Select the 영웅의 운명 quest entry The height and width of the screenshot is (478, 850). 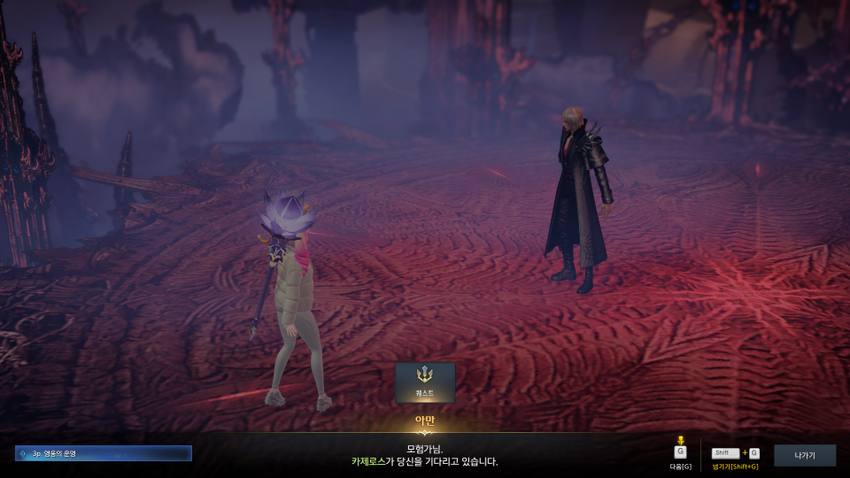[x=104, y=453]
